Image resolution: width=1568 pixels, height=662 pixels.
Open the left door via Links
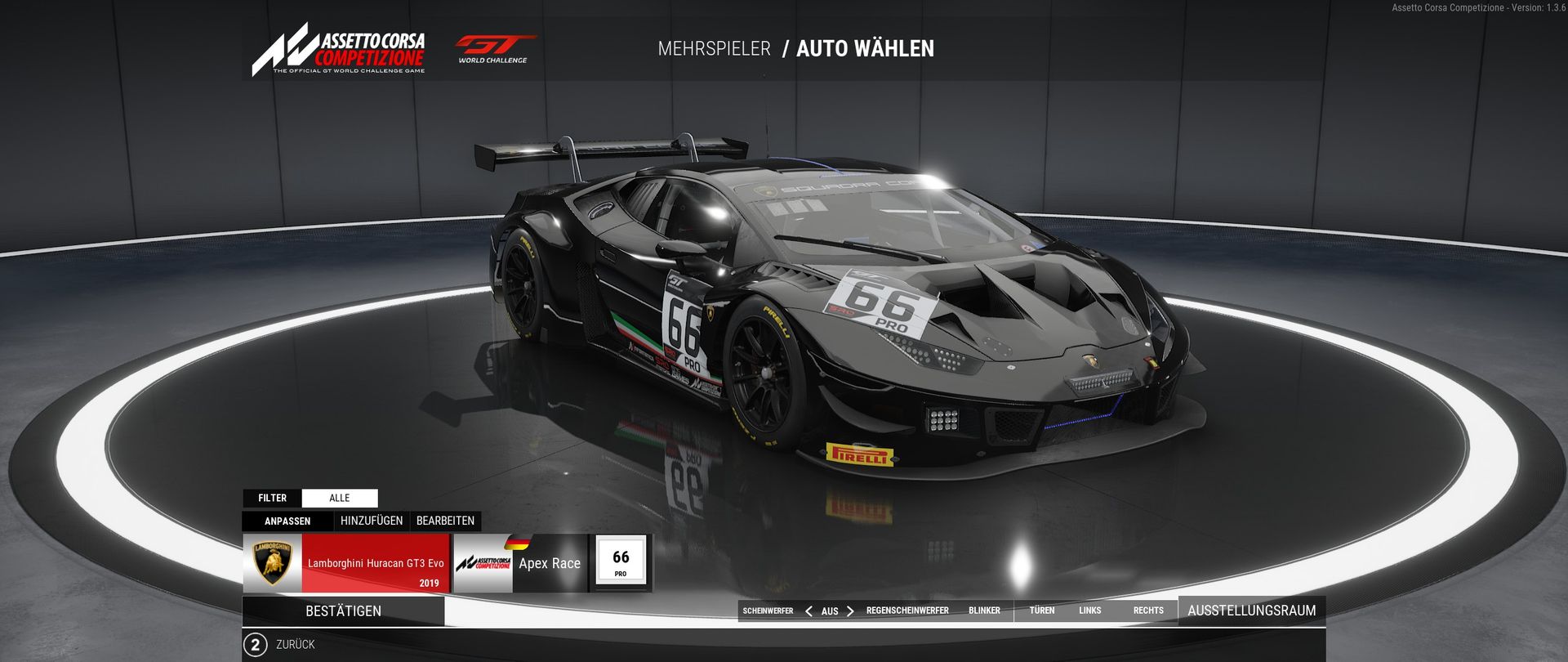pyautogui.click(x=1089, y=611)
